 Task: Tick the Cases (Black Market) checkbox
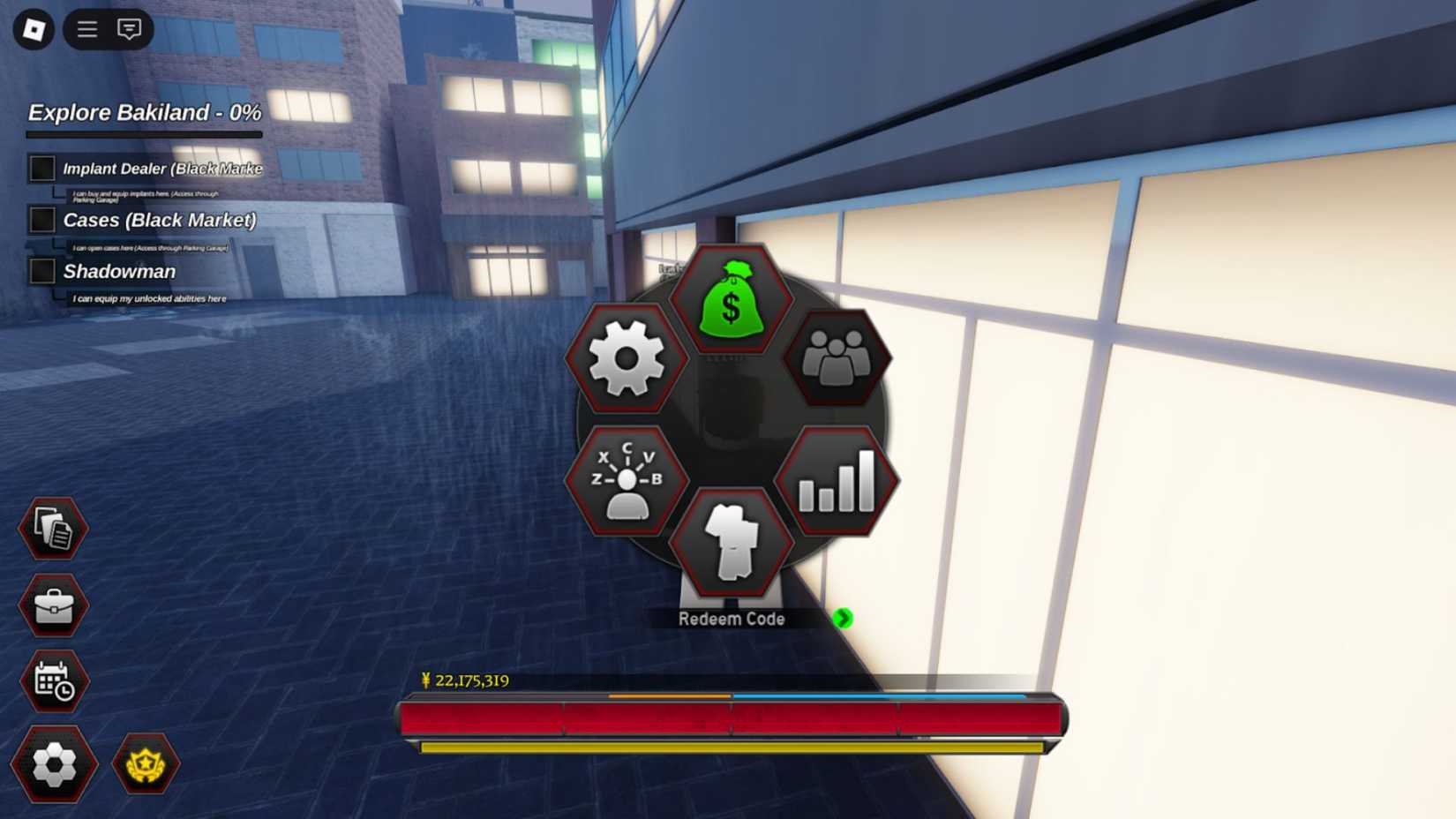pyautogui.click(x=41, y=220)
